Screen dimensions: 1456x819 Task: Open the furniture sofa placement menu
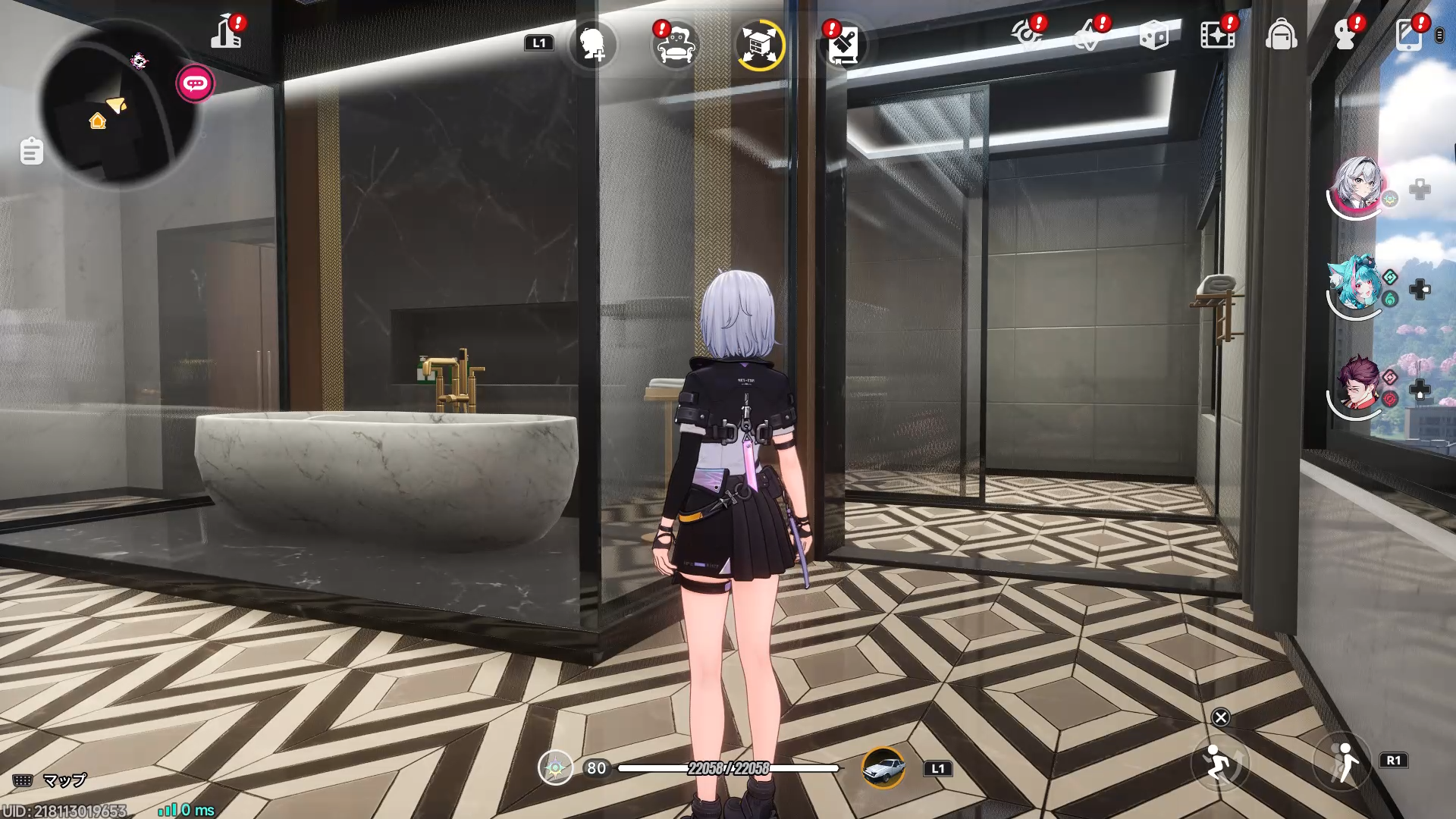pos(675,44)
